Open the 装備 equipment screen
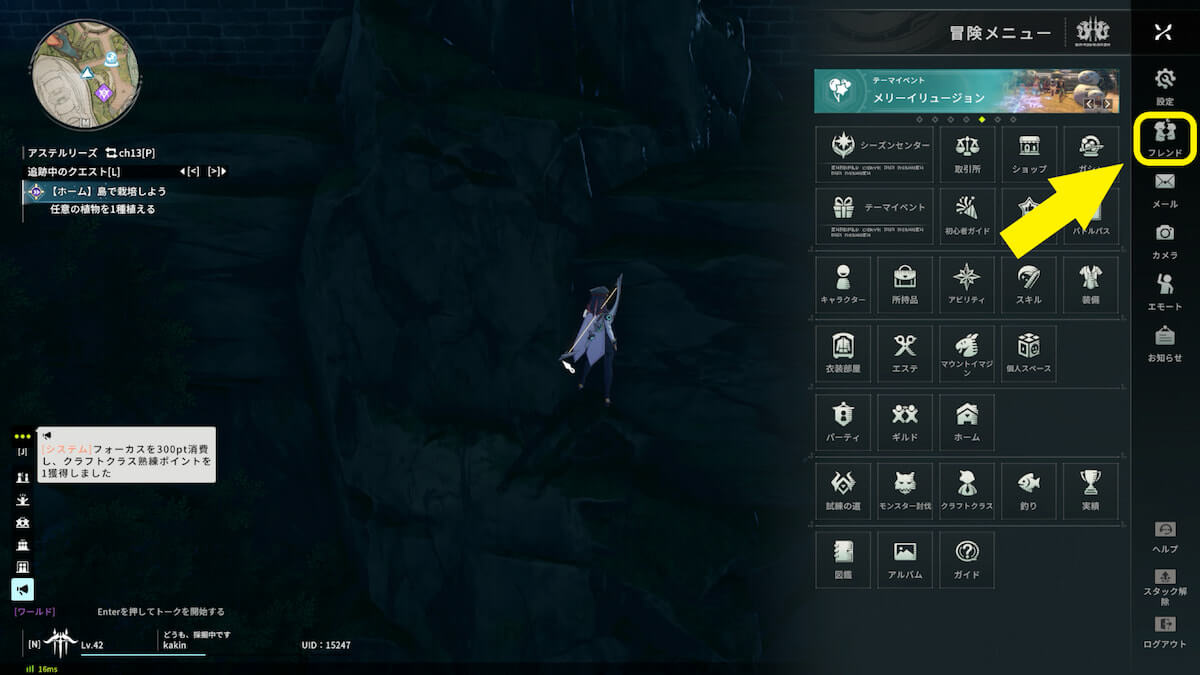 [x=1090, y=285]
